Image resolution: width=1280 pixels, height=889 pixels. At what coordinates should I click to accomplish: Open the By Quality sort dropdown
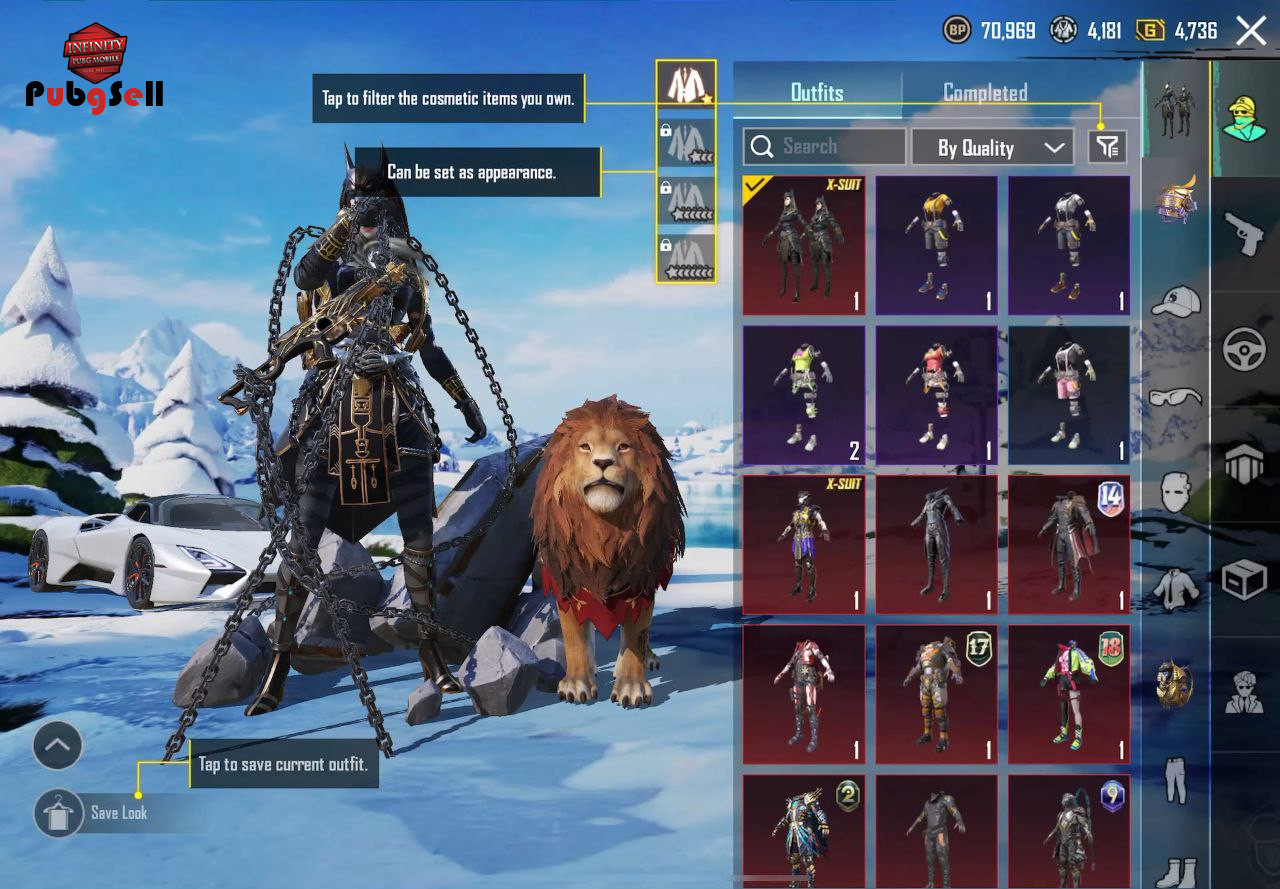pos(992,148)
